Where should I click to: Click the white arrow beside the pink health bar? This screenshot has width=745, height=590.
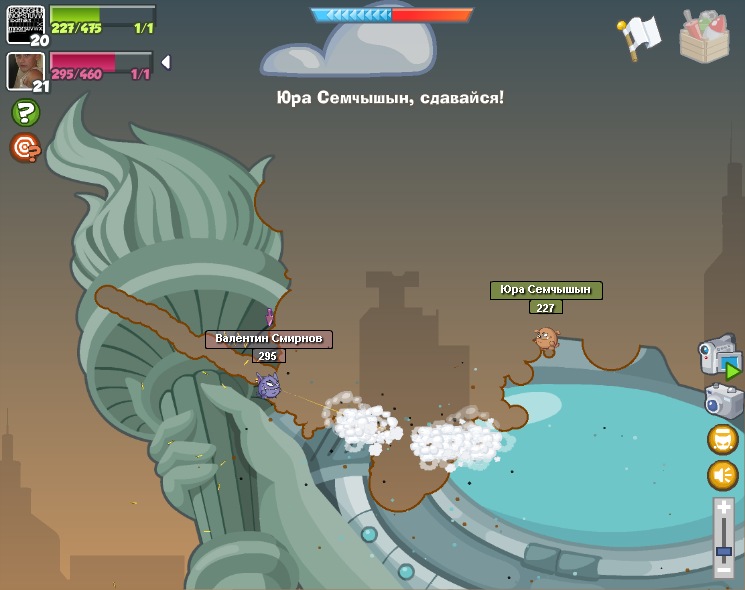[x=165, y=62]
